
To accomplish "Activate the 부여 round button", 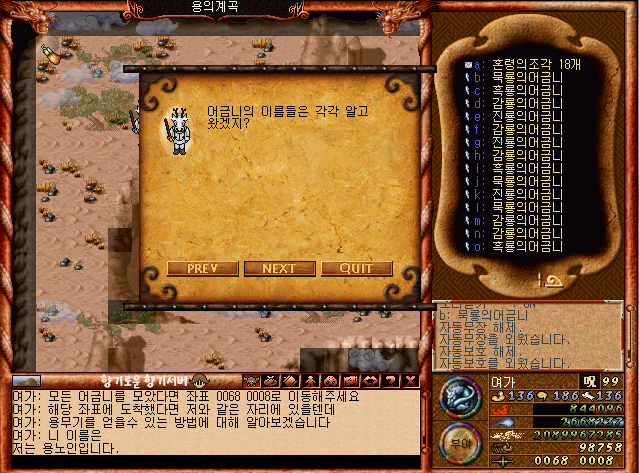I will [x=460, y=444].
